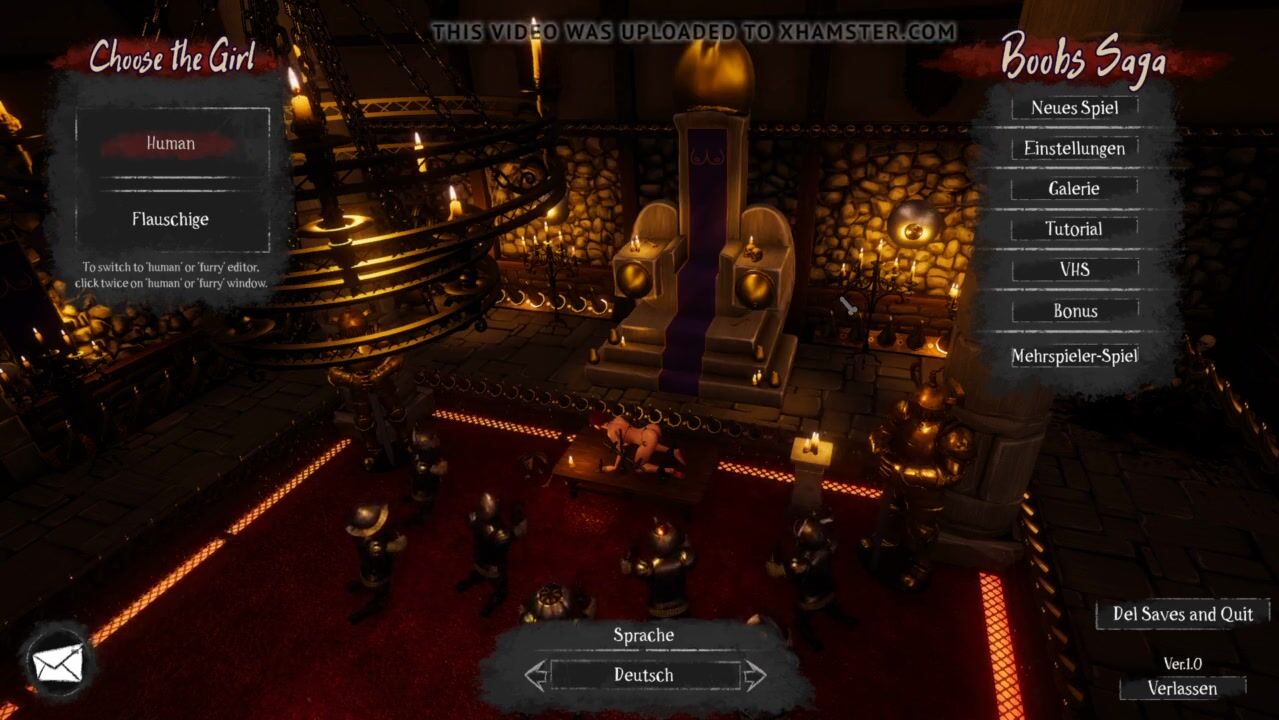Screen dimensions: 1279x720
Task: Click the Del Saves and Quit button
Action: (1182, 614)
